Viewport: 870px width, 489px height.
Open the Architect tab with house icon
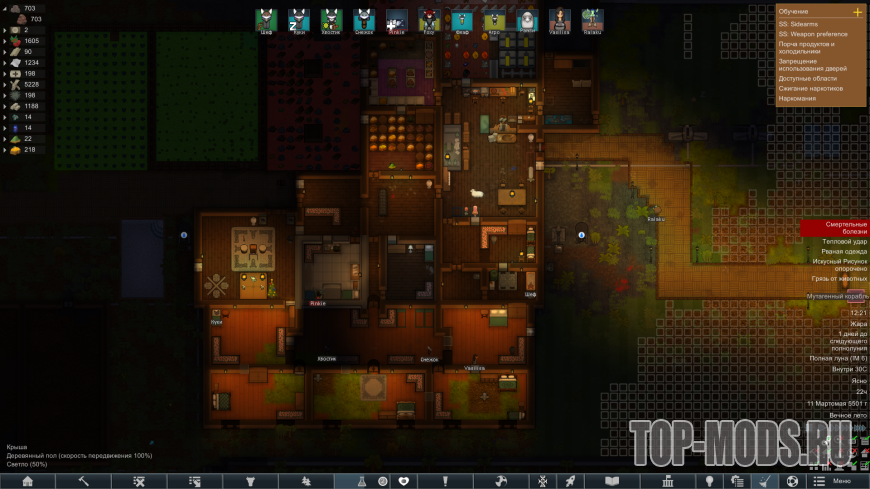click(x=28, y=481)
